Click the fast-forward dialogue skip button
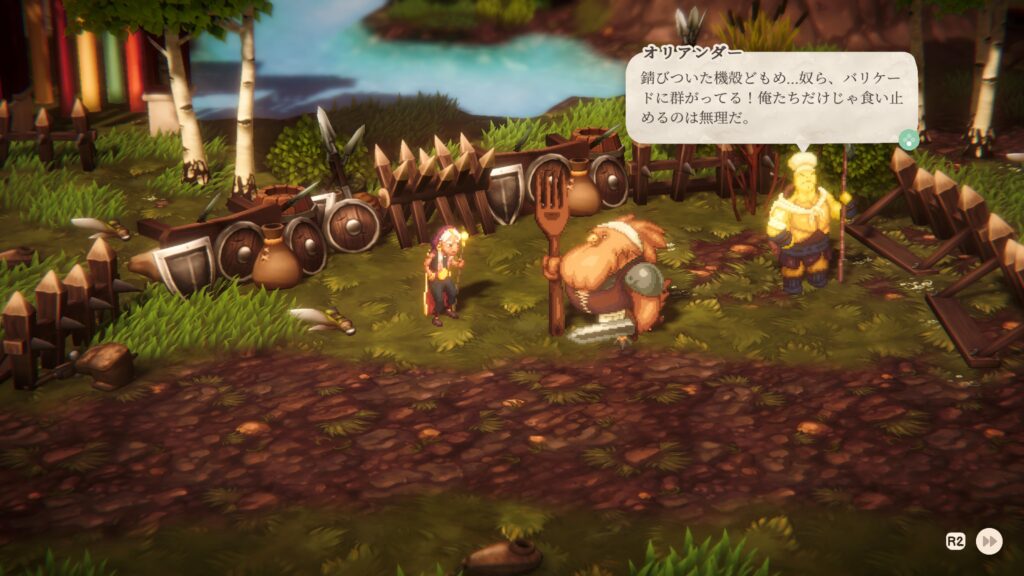1024x576 pixels. pyautogui.click(x=989, y=541)
